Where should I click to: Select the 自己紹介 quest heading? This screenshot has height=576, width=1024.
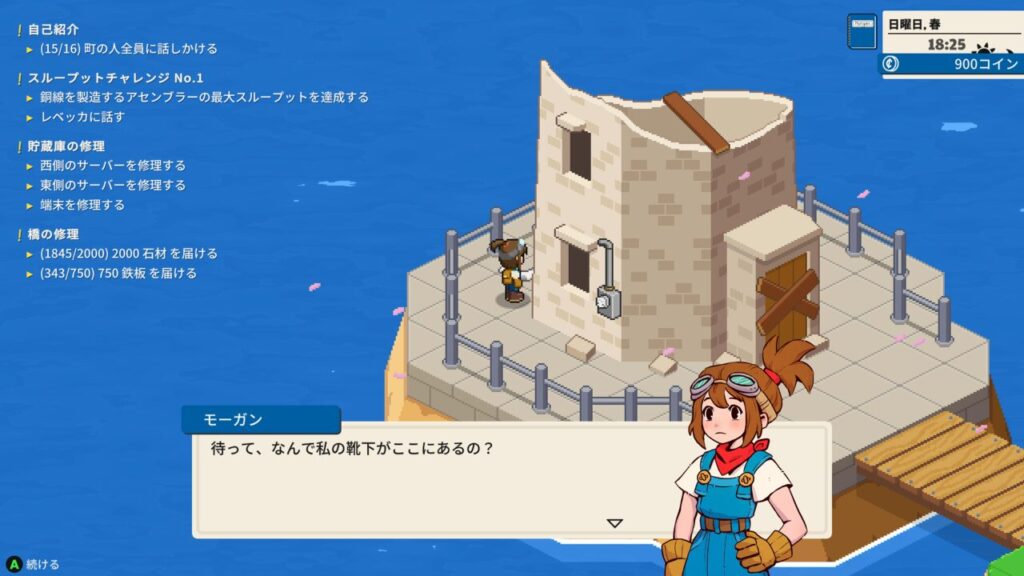coord(53,29)
